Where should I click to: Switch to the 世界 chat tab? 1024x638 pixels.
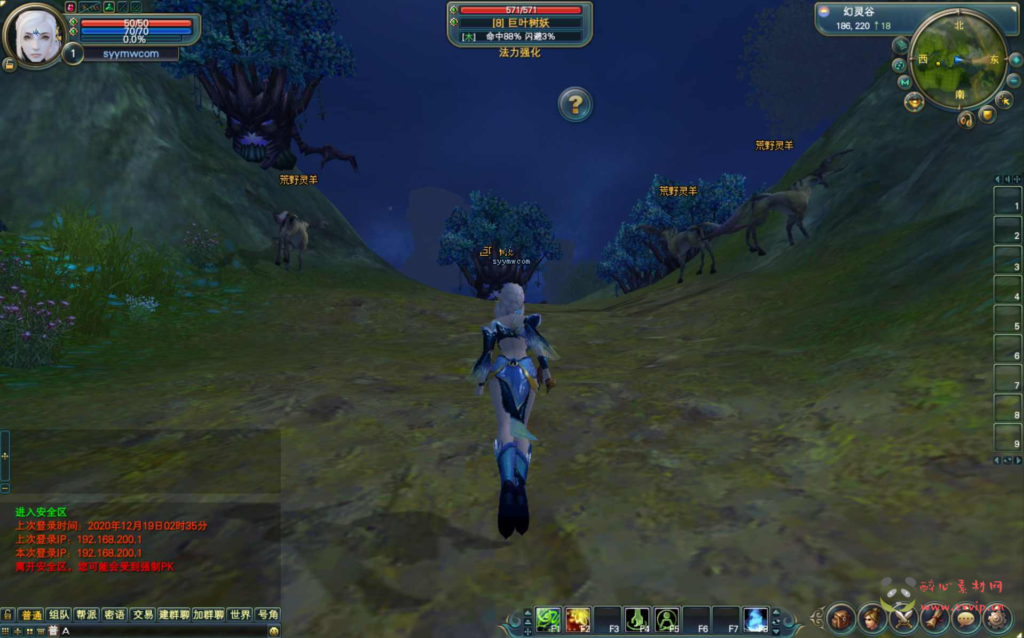pos(239,615)
